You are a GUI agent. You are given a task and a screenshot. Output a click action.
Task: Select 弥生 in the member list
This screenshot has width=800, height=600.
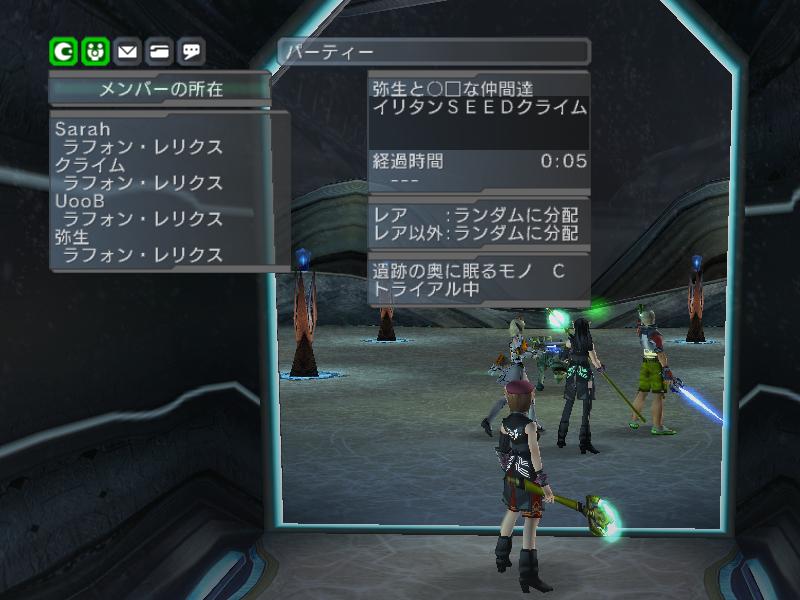click(x=75, y=237)
